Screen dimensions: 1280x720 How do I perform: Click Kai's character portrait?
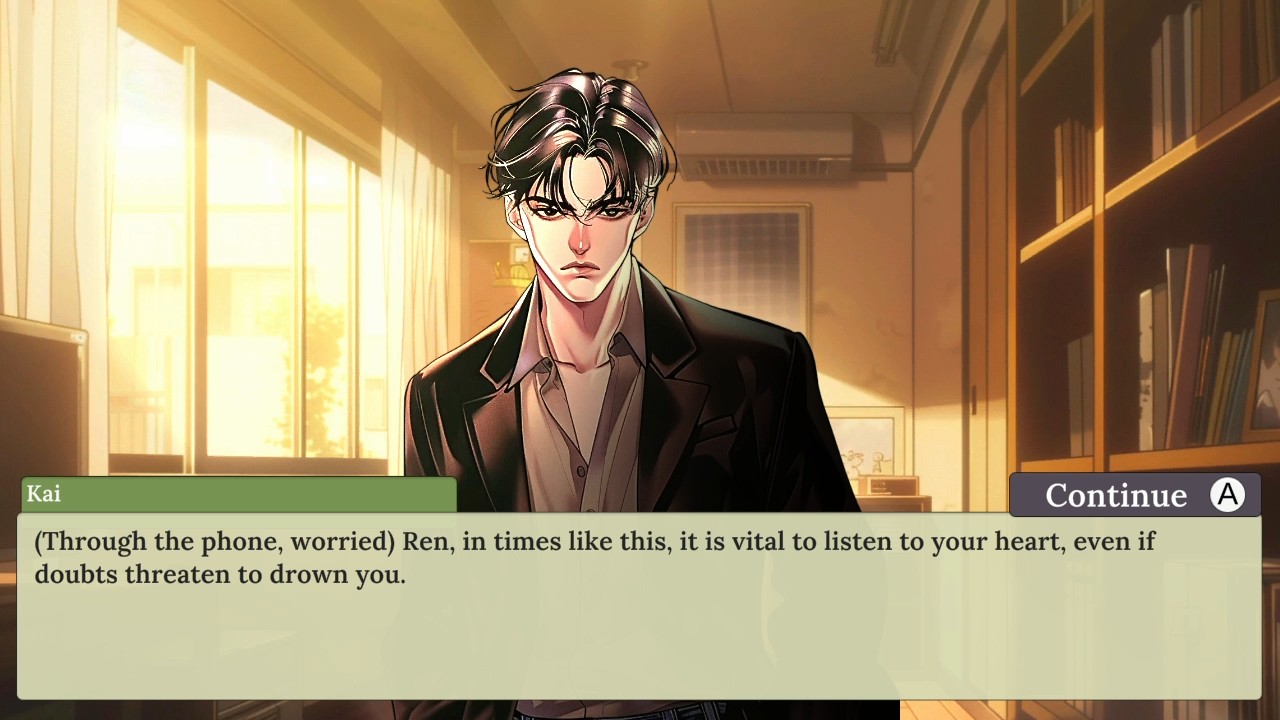click(580, 300)
